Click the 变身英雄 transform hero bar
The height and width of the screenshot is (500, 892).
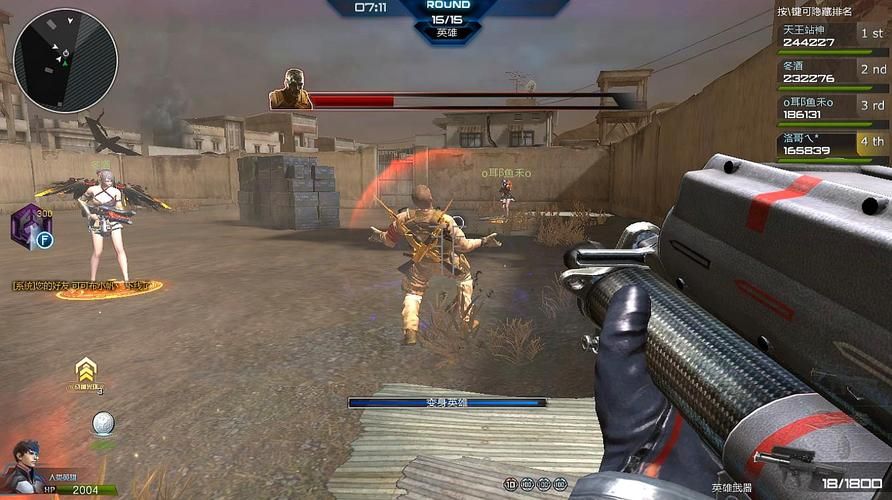(x=447, y=402)
